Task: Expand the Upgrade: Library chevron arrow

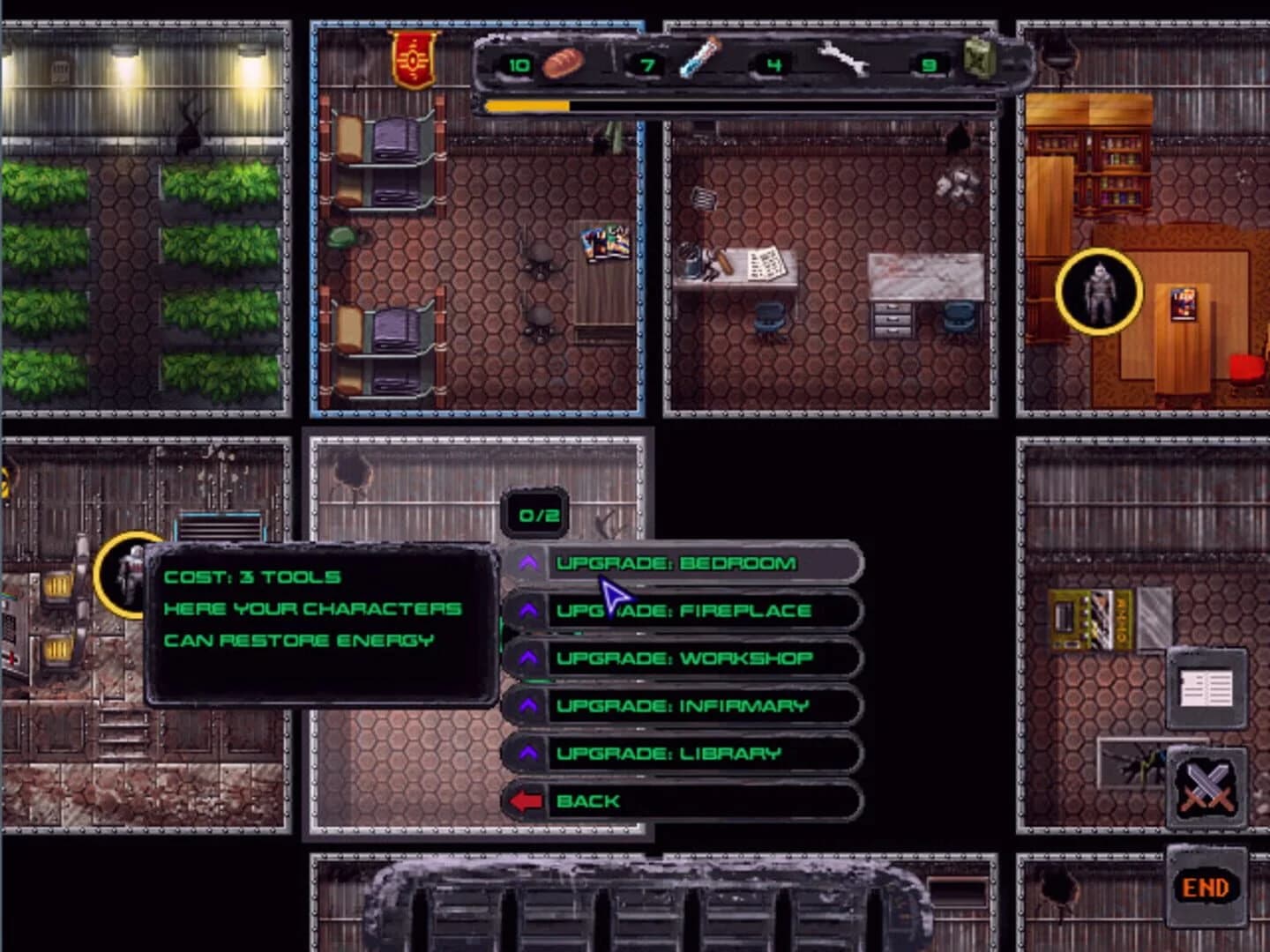Action: [x=529, y=752]
